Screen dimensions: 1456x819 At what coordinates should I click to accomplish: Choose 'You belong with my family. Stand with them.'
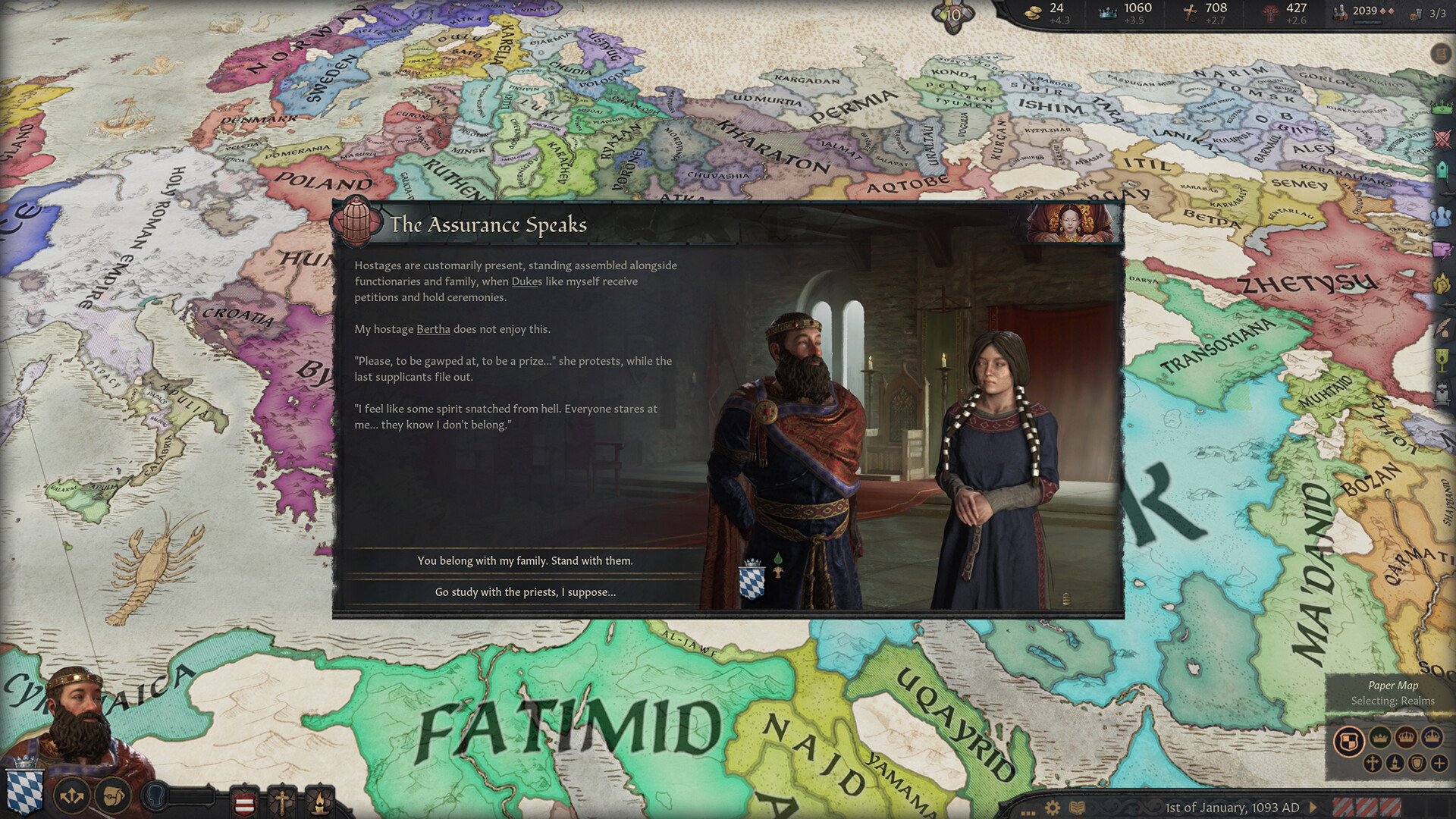(x=525, y=560)
